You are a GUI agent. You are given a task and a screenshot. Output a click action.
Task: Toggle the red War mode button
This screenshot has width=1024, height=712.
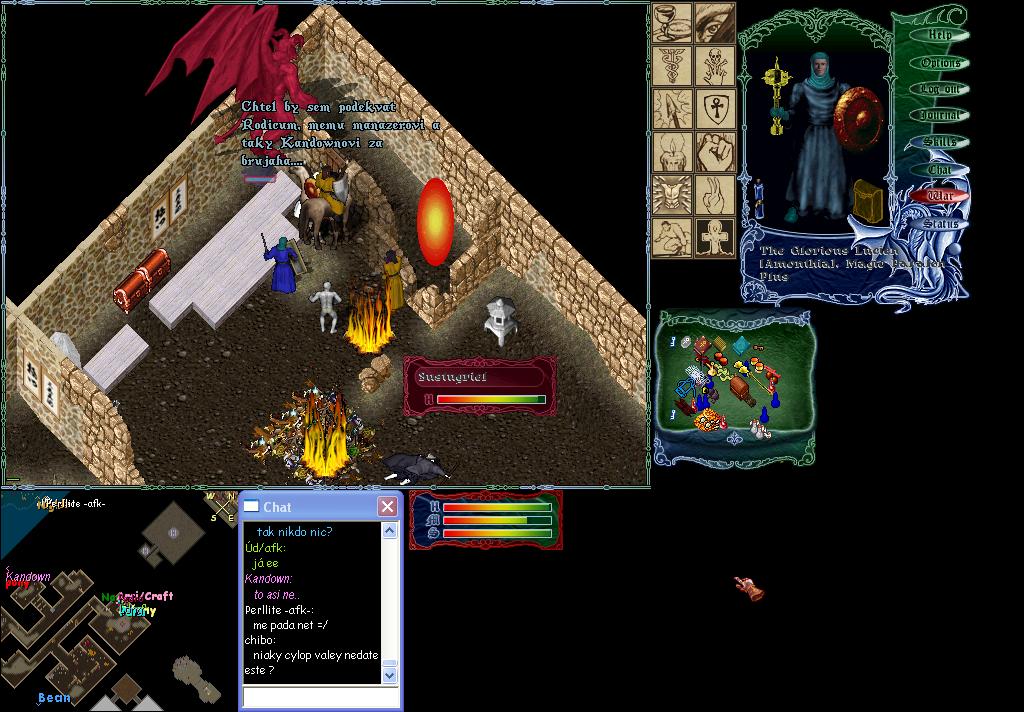[x=940, y=196]
